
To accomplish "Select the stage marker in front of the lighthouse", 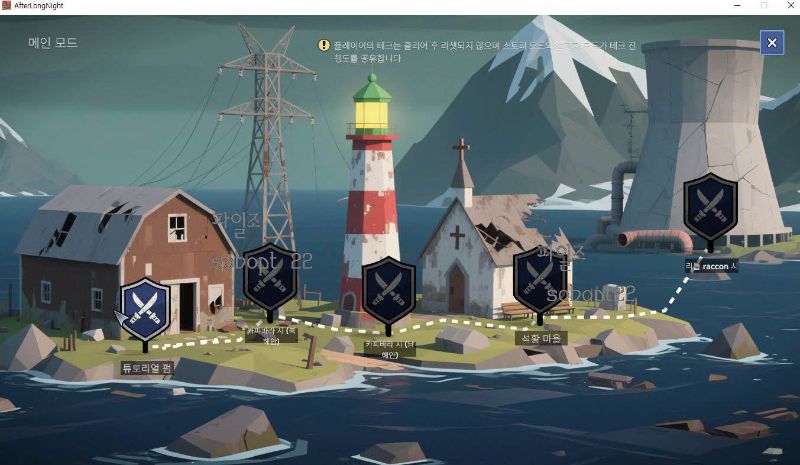I will pyautogui.click(x=389, y=288).
